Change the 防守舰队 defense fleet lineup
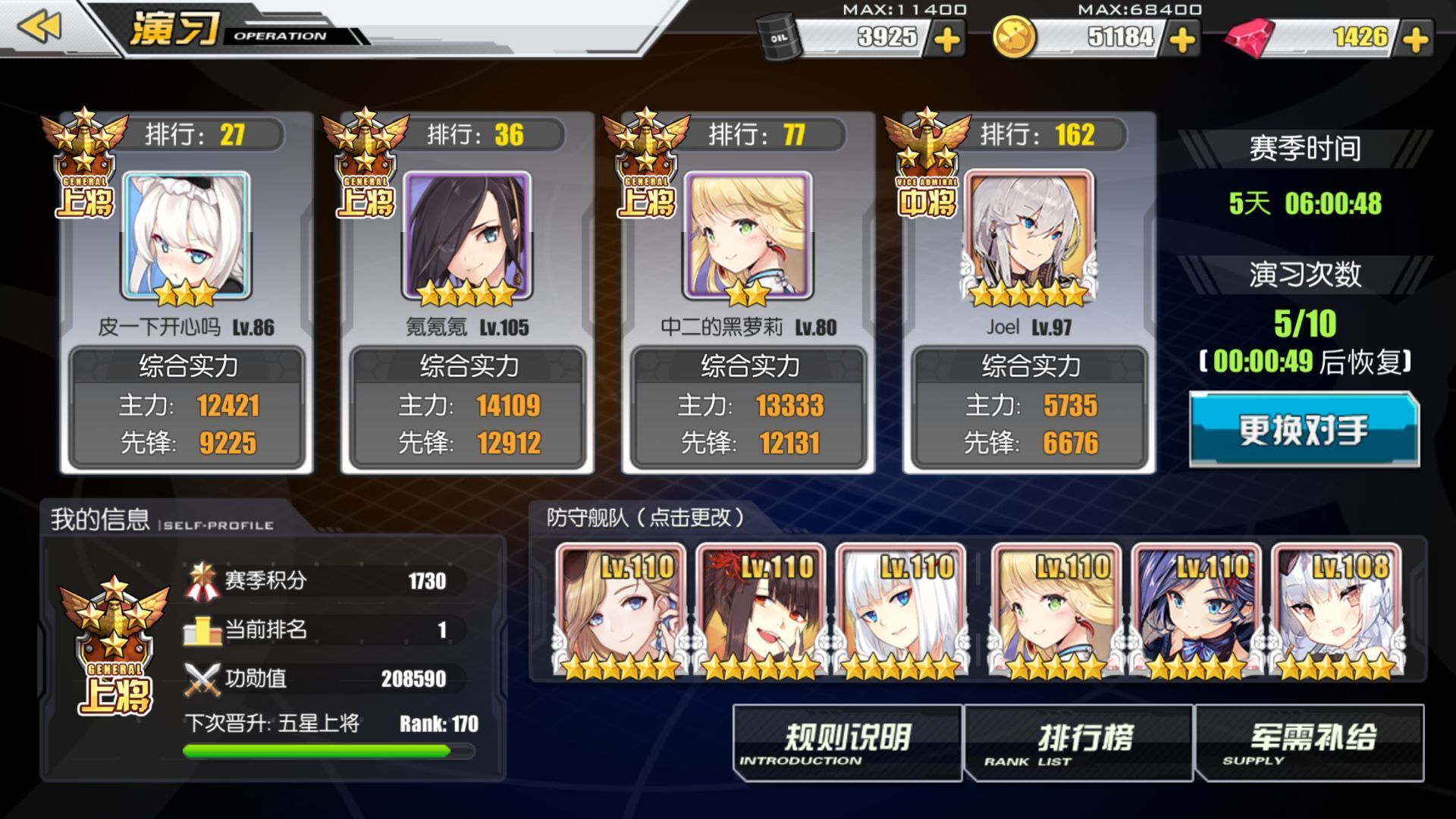 645,517
